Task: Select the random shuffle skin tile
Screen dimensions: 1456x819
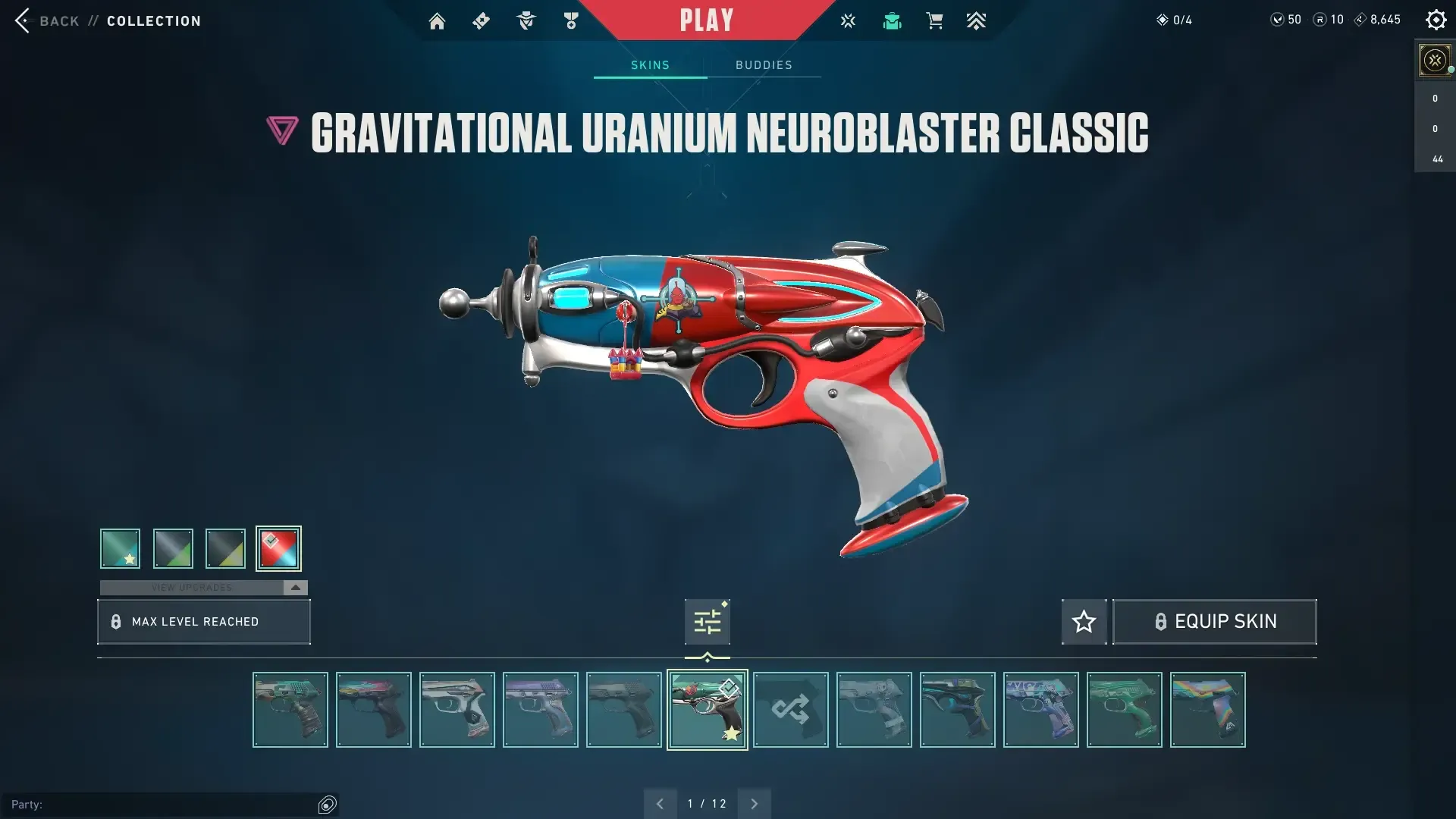Action: (790, 710)
